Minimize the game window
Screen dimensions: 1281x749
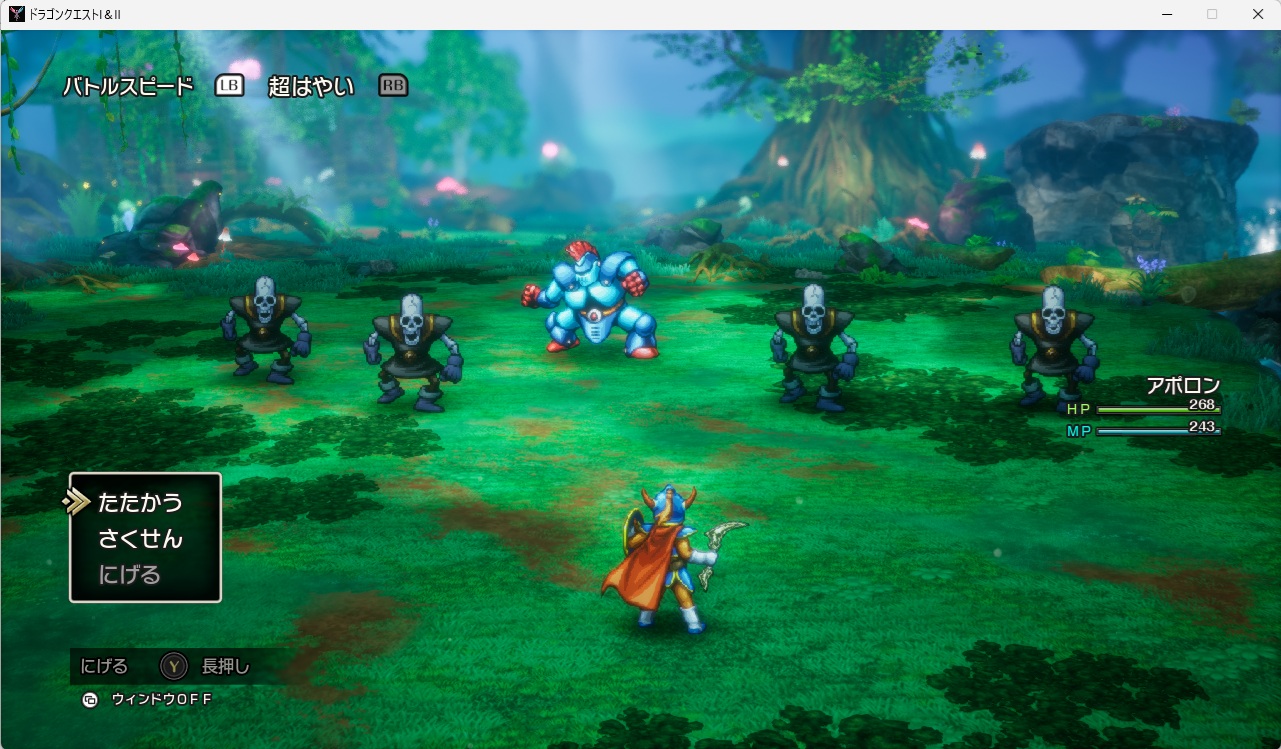click(1166, 14)
